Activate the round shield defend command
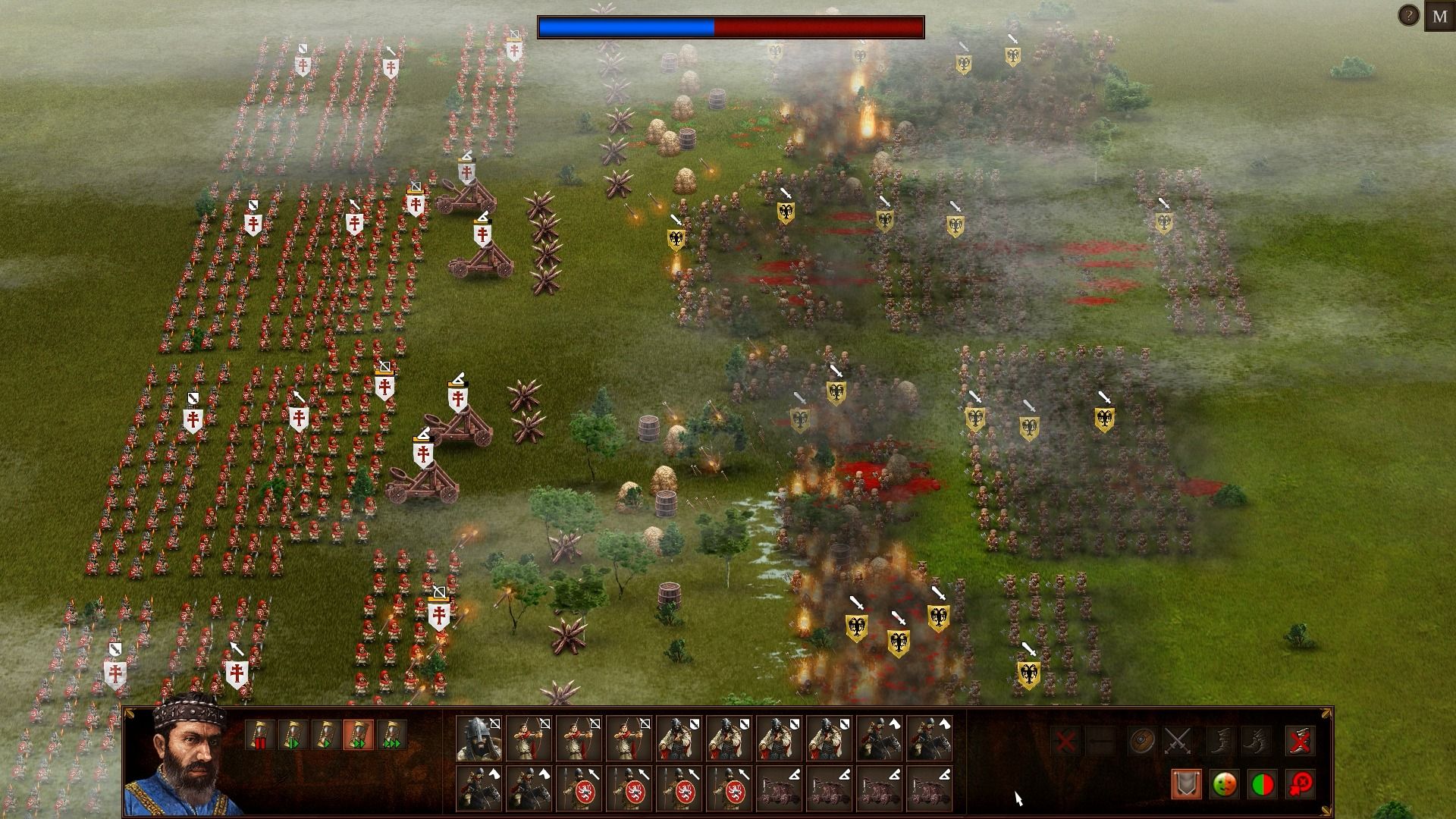 pyautogui.click(x=1141, y=740)
